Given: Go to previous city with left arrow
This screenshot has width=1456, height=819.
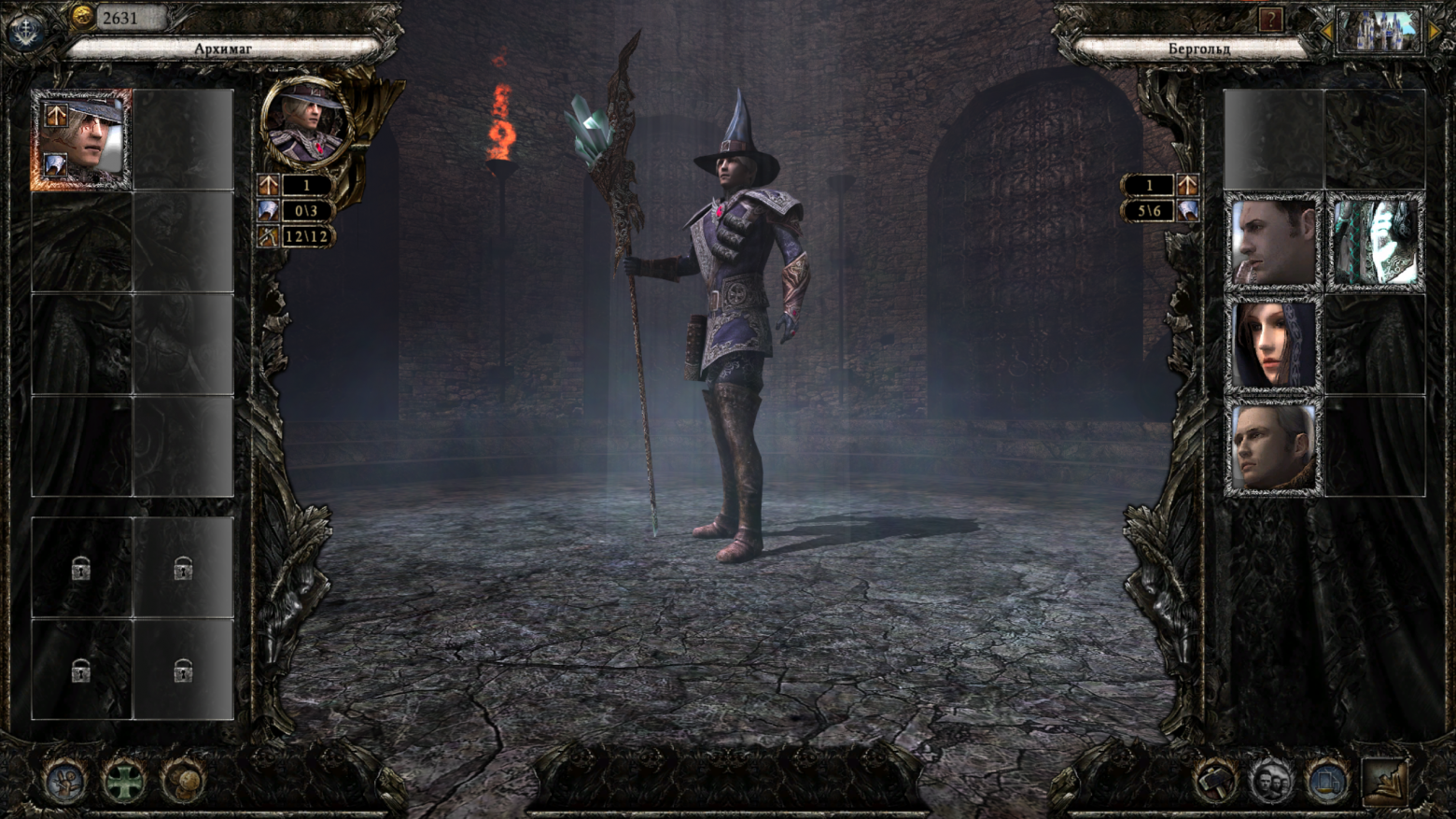Looking at the screenshot, I should (1325, 31).
